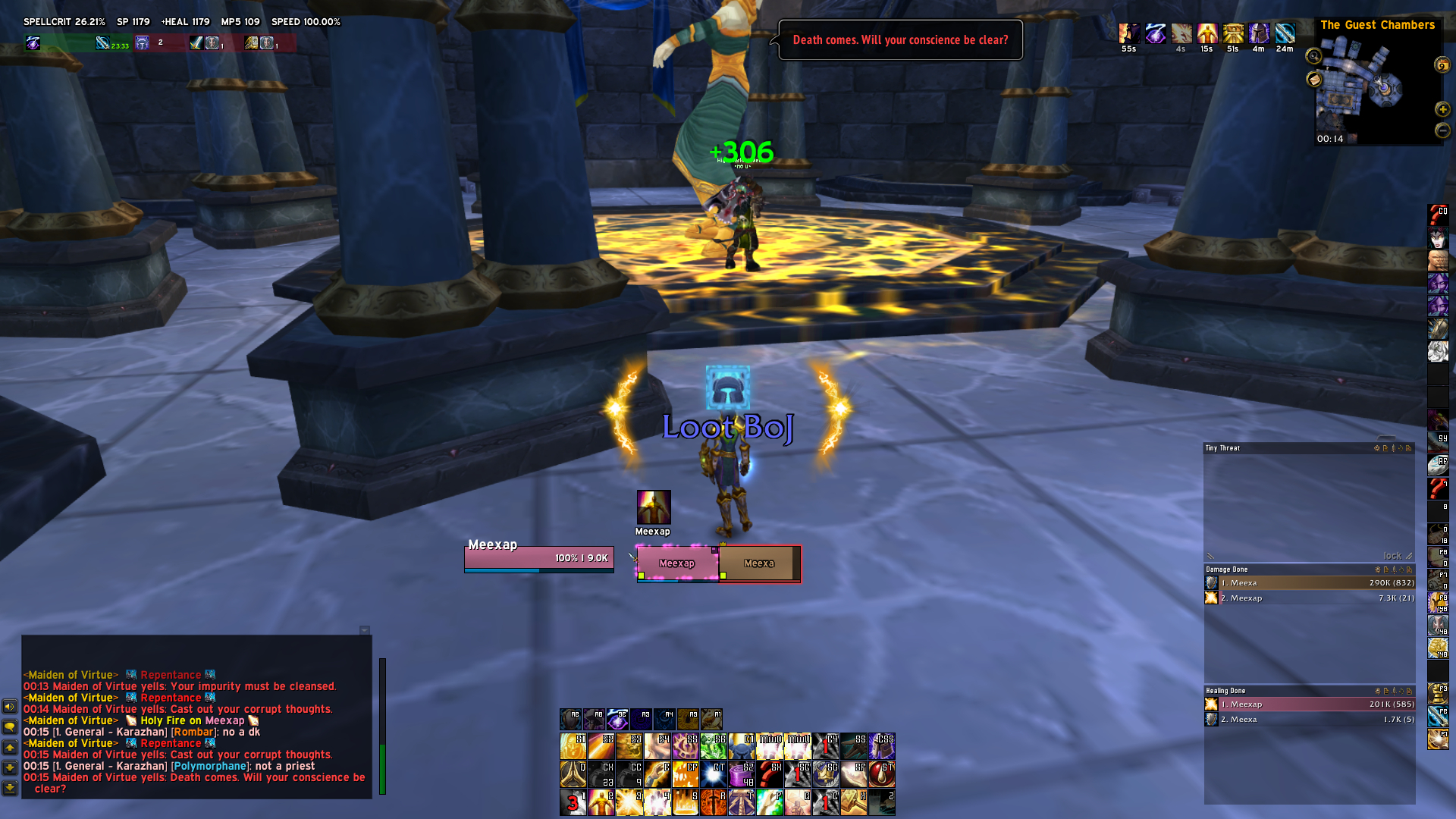Select the pink Meexap party frame

(x=676, y=563)
